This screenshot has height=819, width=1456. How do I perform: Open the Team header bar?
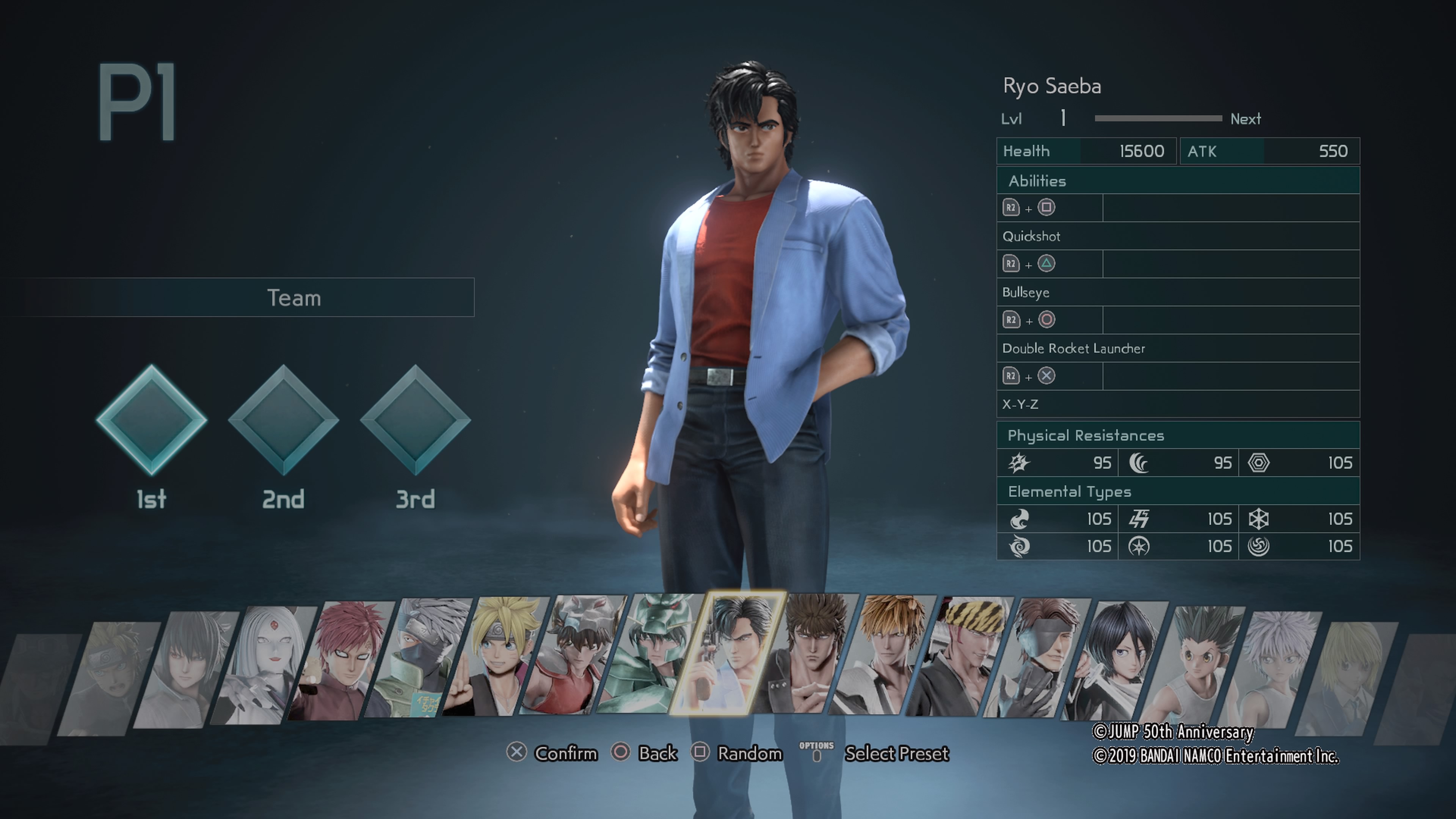point(294,298)
